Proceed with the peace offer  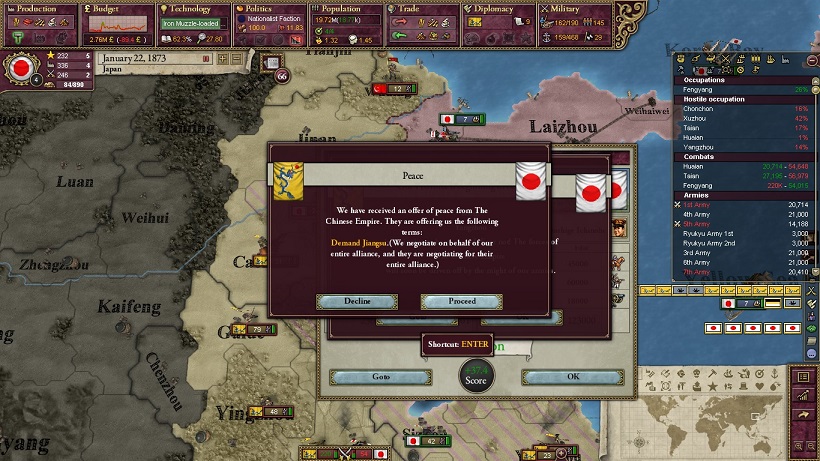[x=461, y=301]
